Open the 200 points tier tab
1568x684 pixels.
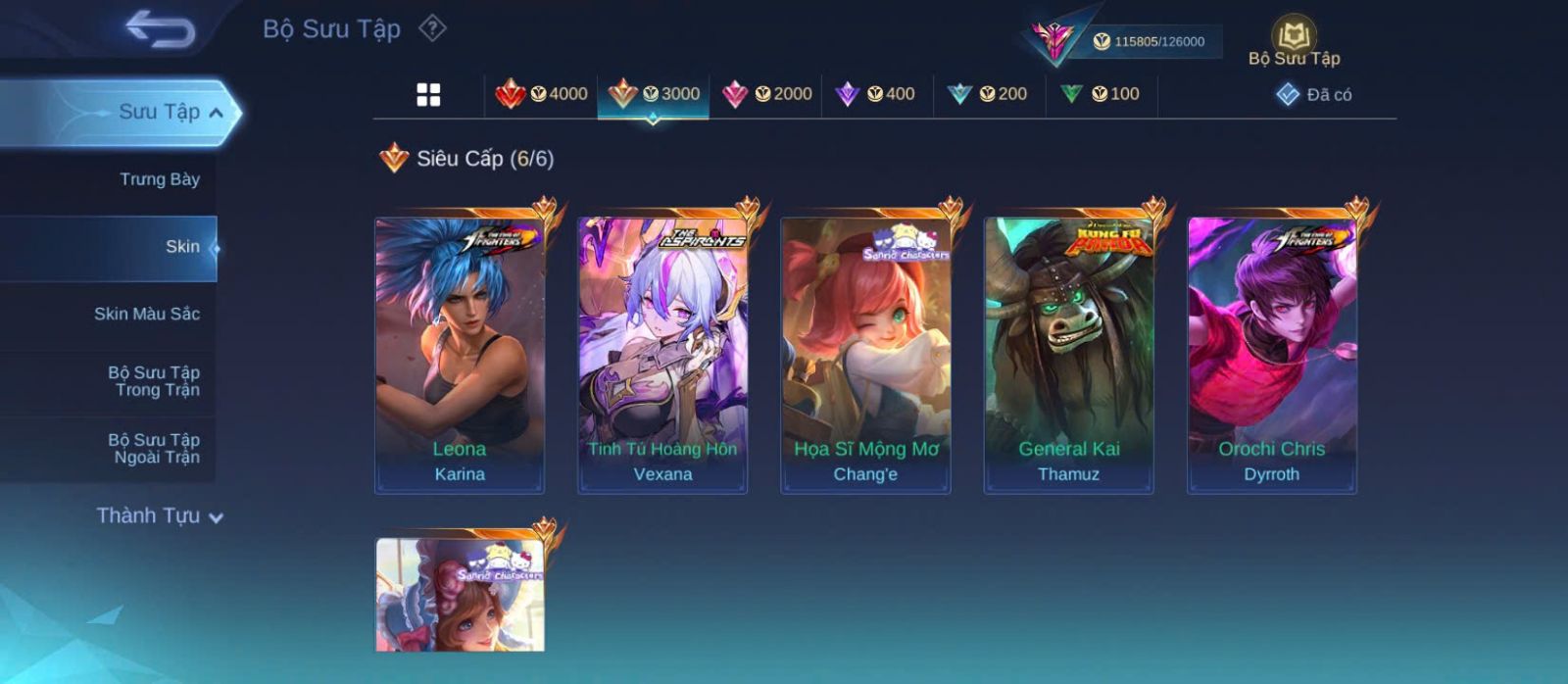[x=988, y=94]
